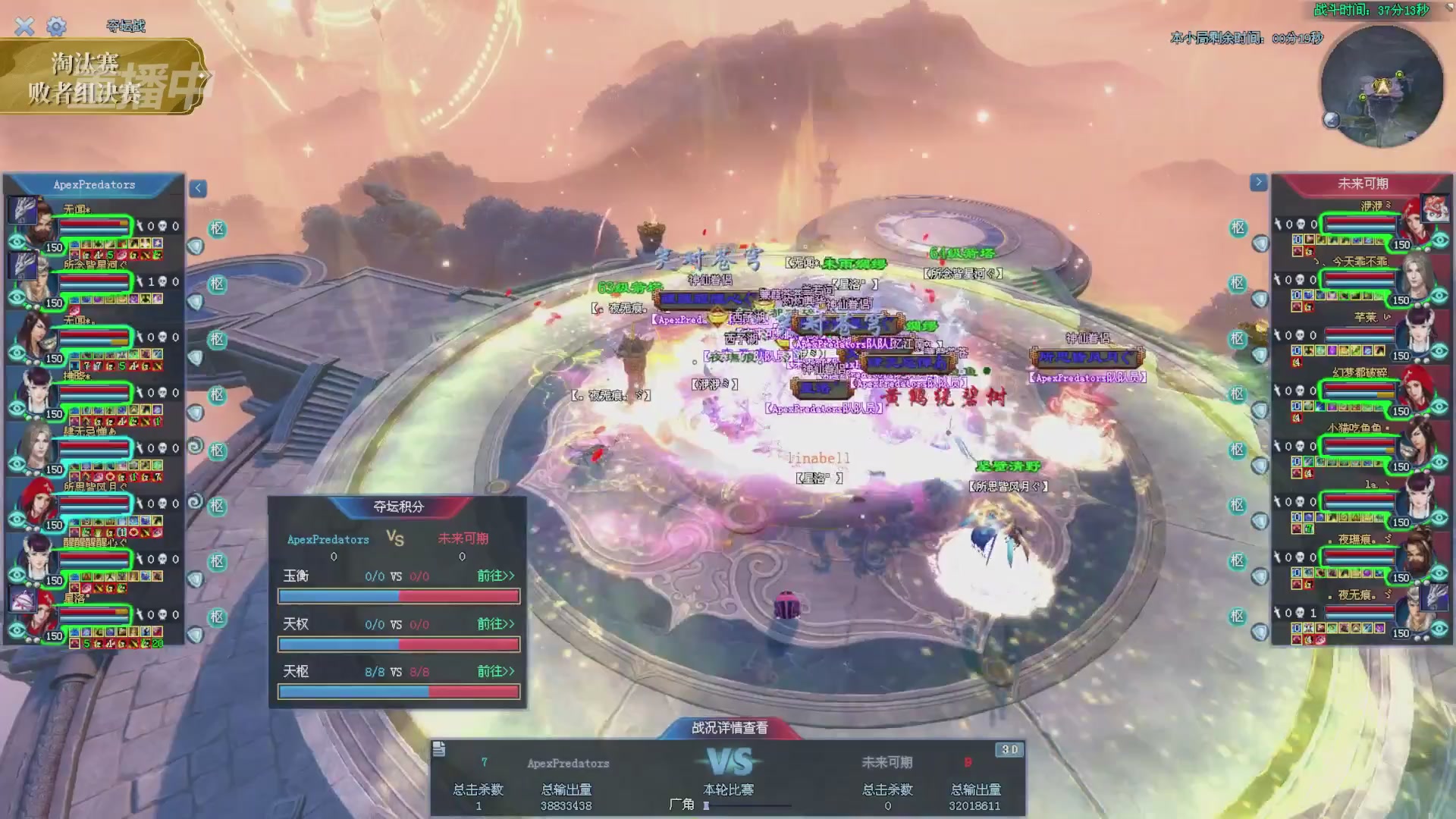
Task: Spectate player 所念皆星河 via eye icon
Action: click(17, 298)
